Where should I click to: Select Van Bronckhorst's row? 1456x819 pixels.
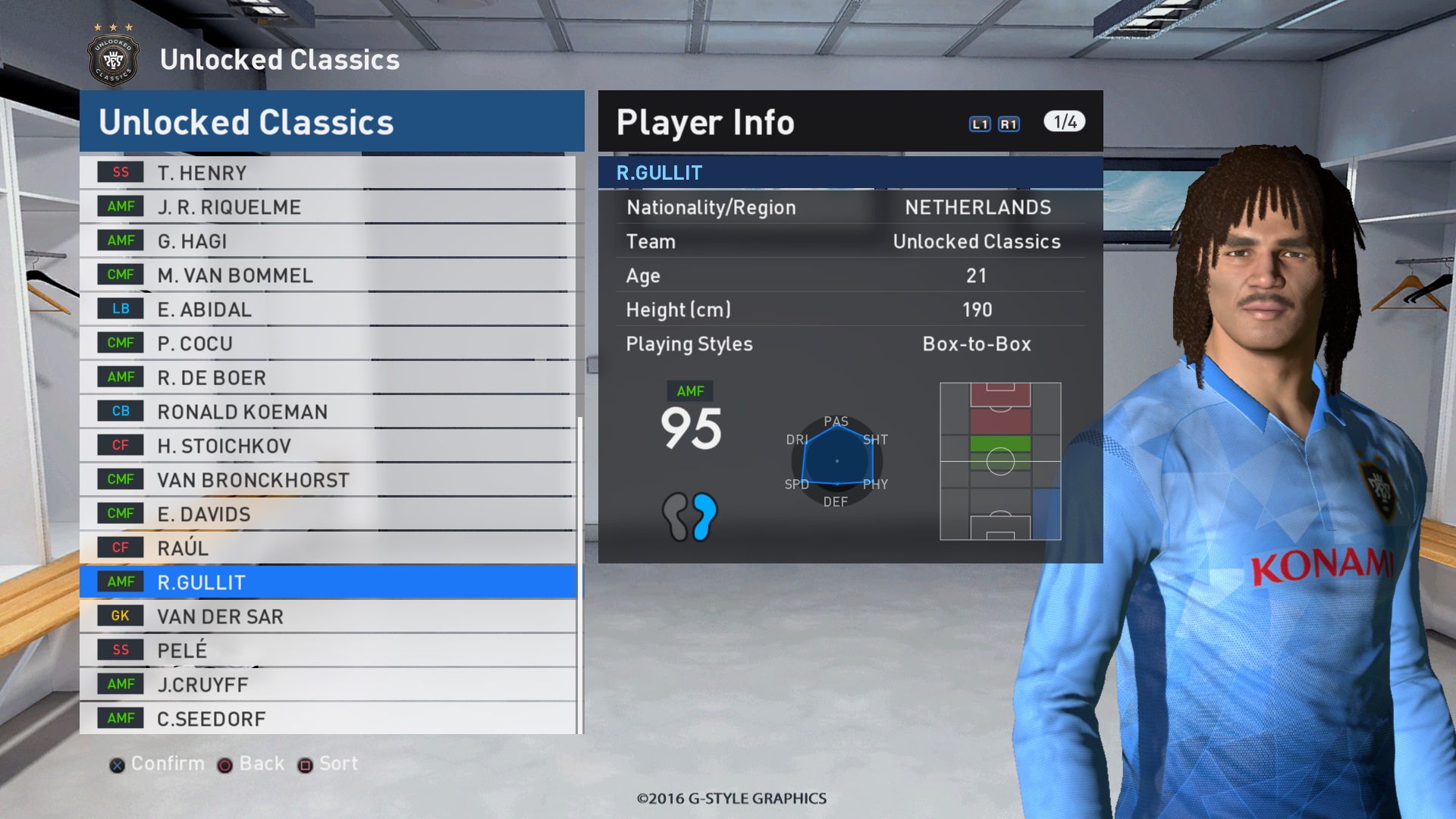[x=328, y=480]
